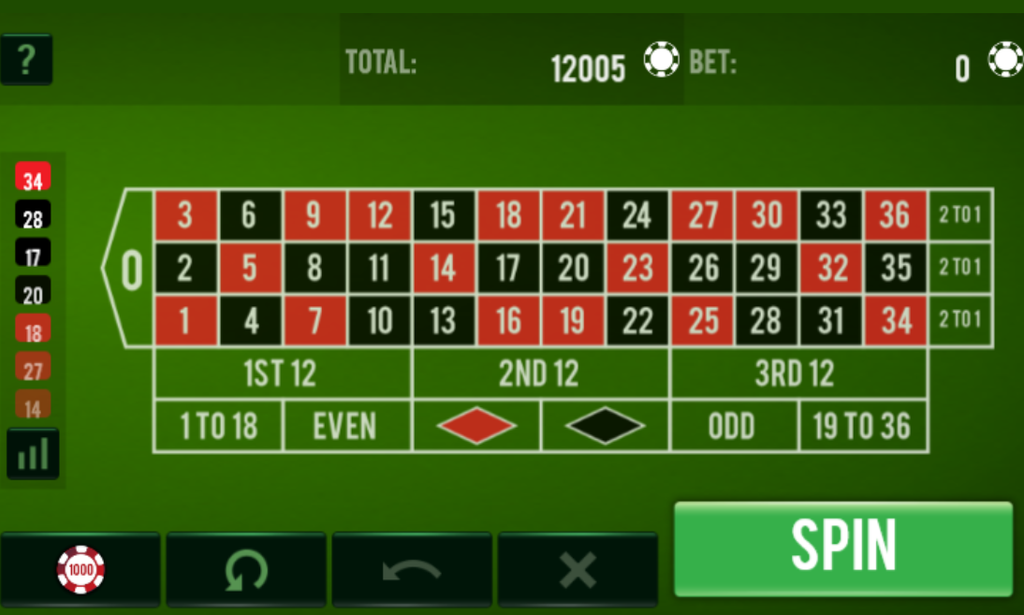The image size is (1024, 615).
Task: Choose the 1000 chip denomination button
Action: [x=81, y=570]
